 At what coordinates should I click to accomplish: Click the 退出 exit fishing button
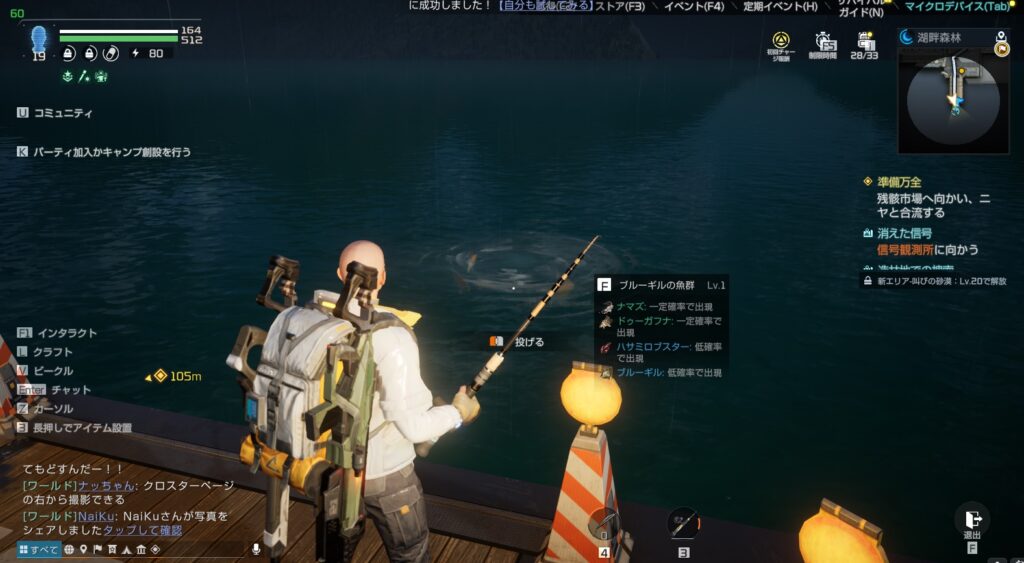(x=970, y=521)
